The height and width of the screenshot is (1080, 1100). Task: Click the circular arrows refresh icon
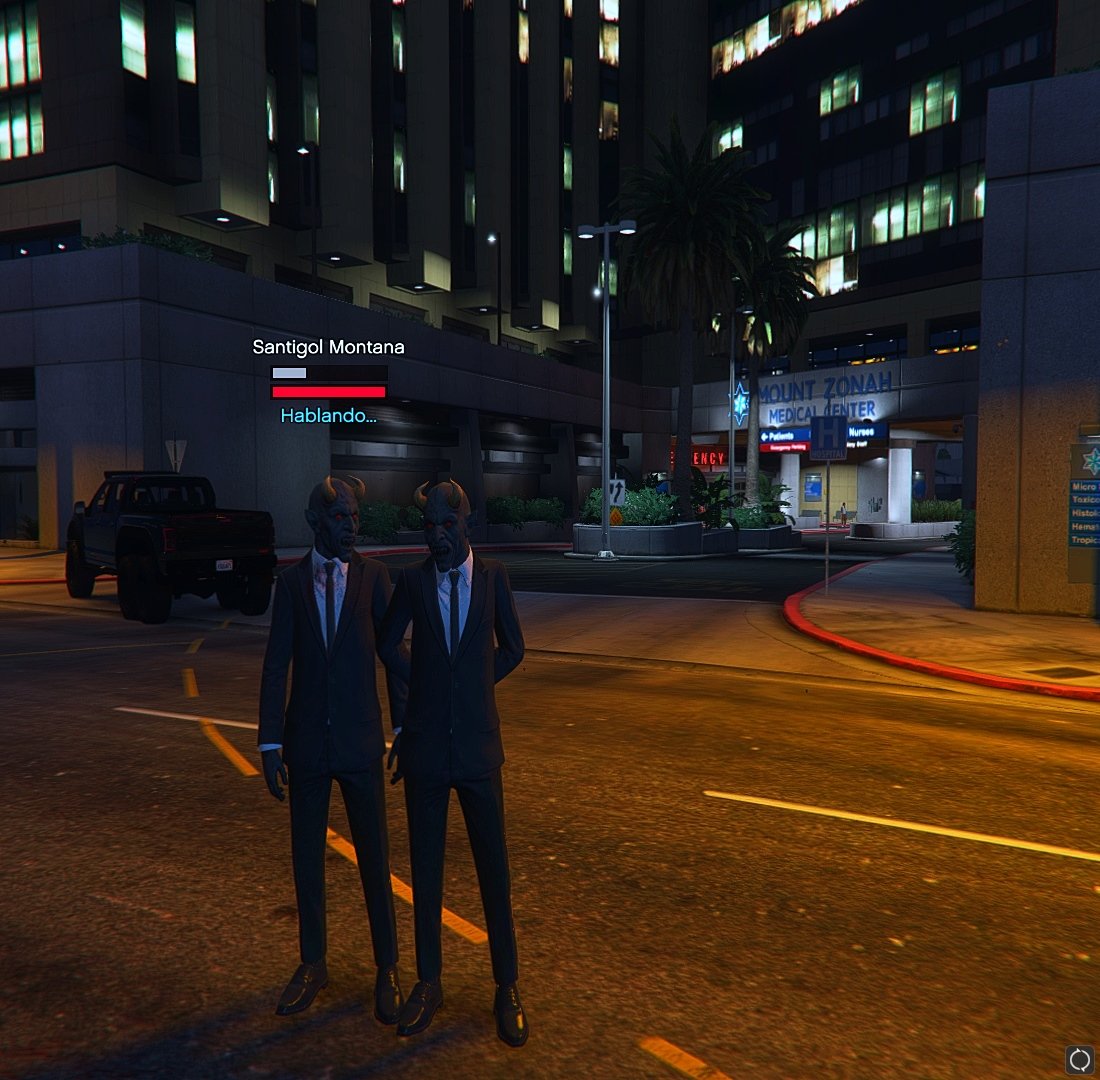[x=1079, y=1059]
